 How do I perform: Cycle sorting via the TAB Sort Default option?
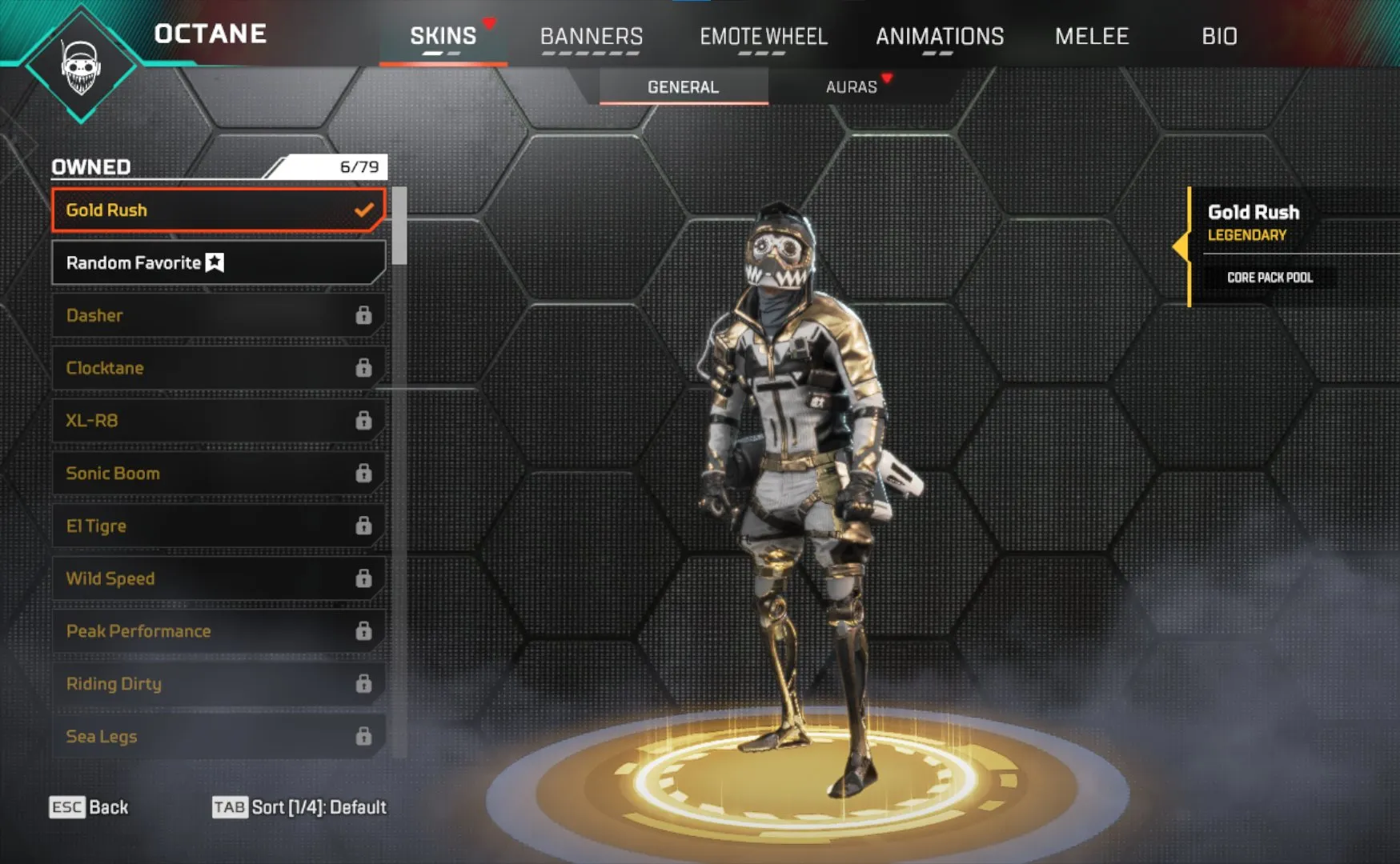tap(298, 807)
